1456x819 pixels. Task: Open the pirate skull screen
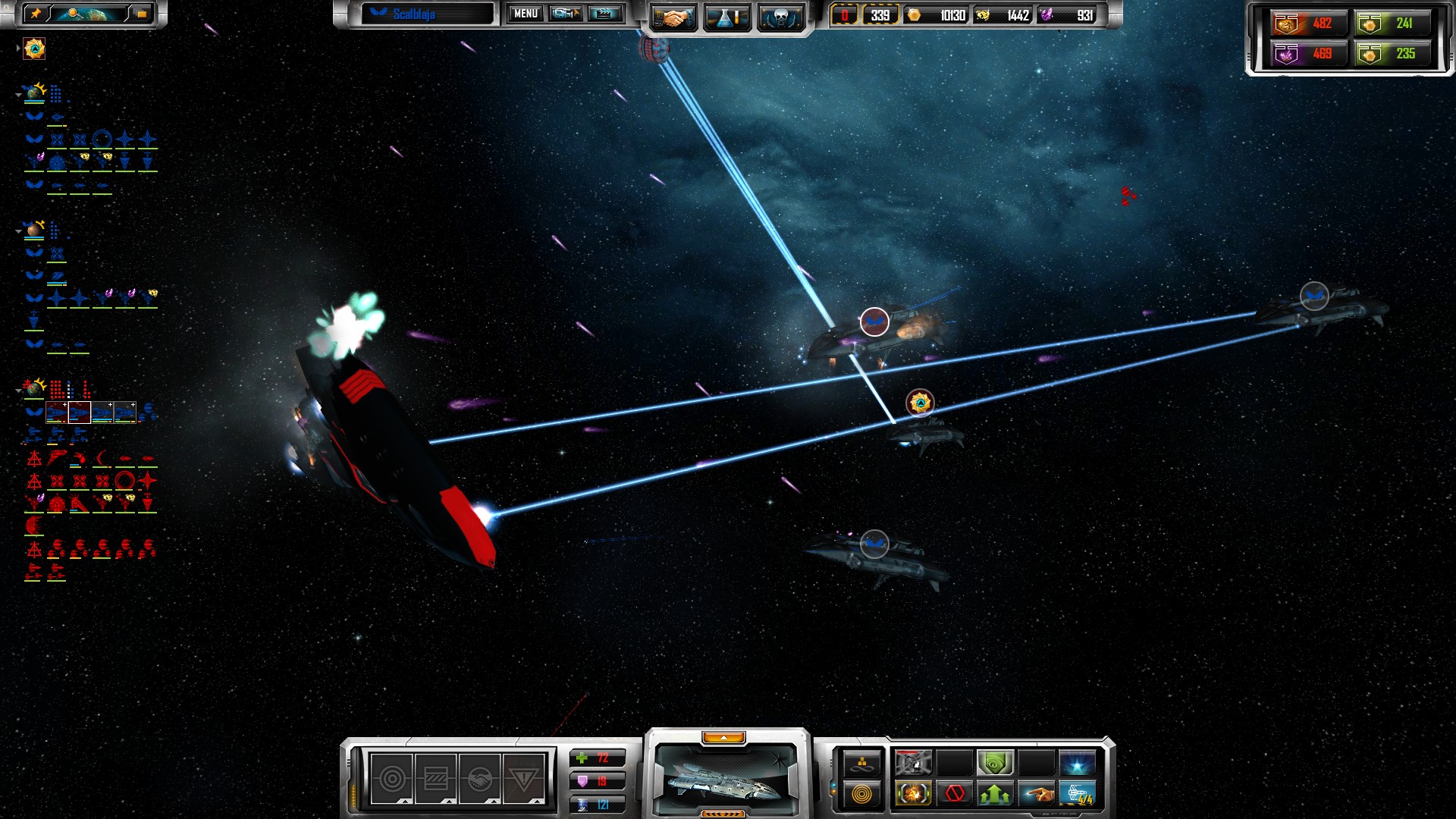[781, 17]
